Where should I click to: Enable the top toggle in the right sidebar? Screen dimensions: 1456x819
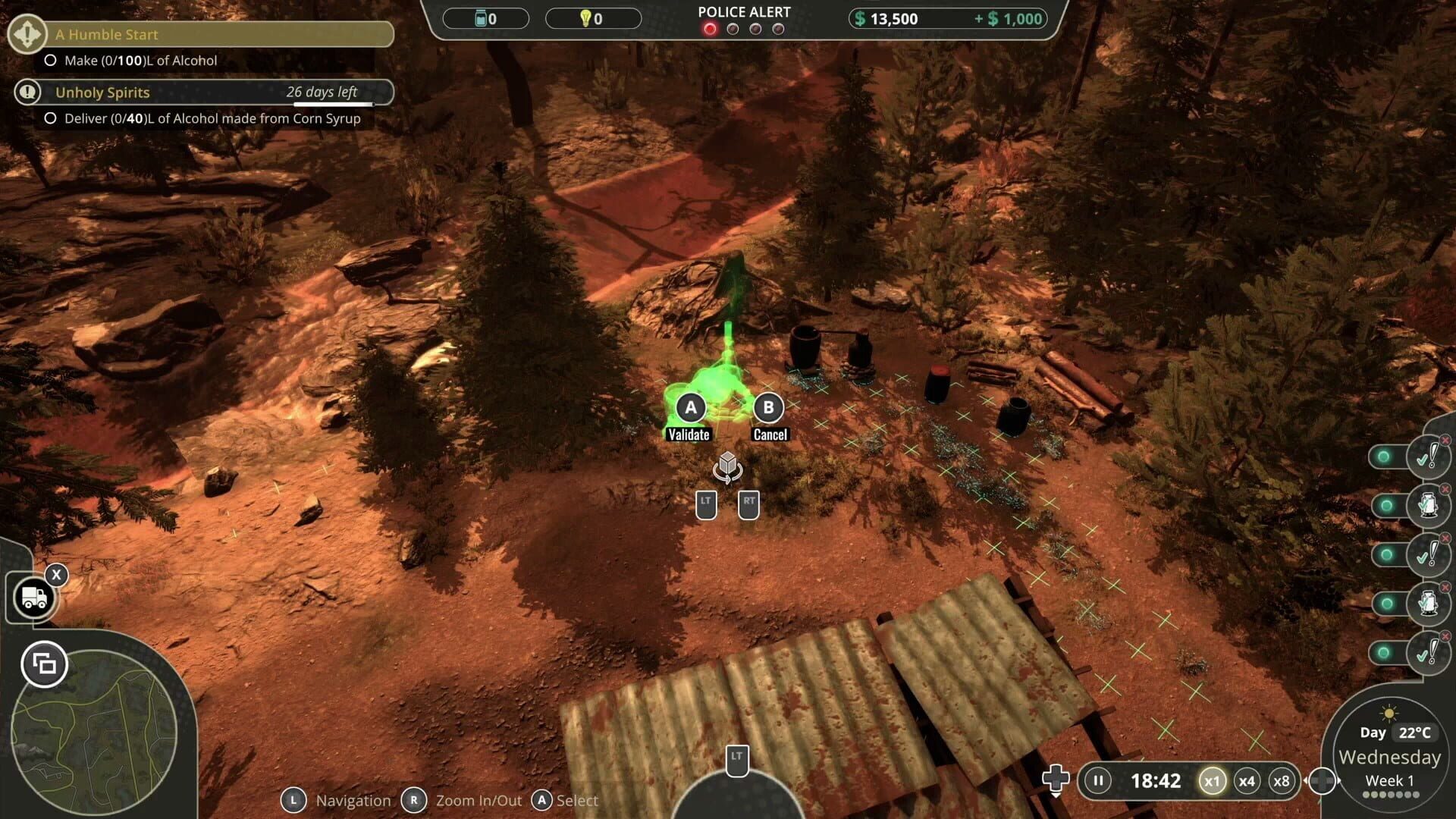[1384, 457]
